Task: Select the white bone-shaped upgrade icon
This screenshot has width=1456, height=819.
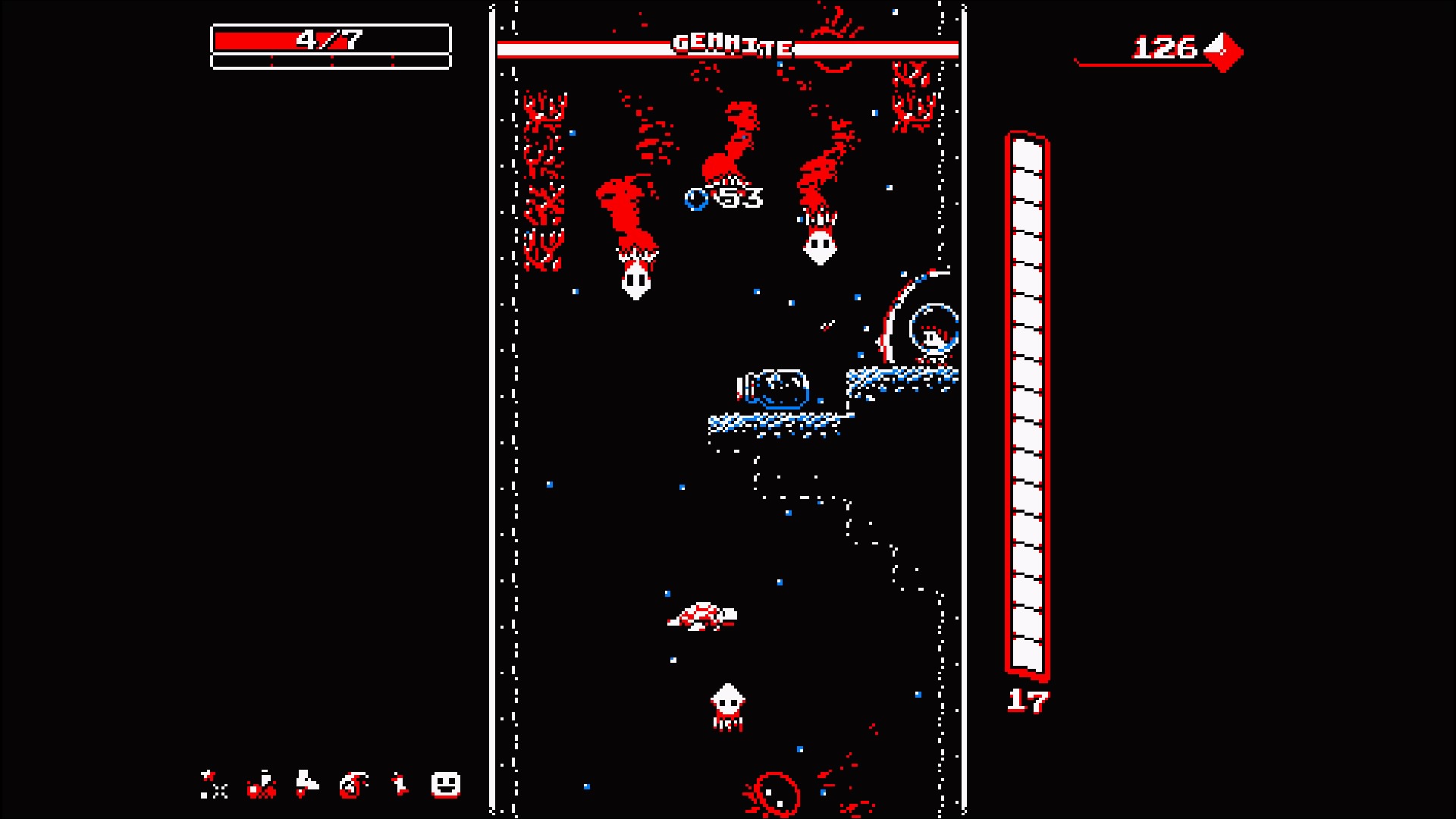Action: point(400,784)
